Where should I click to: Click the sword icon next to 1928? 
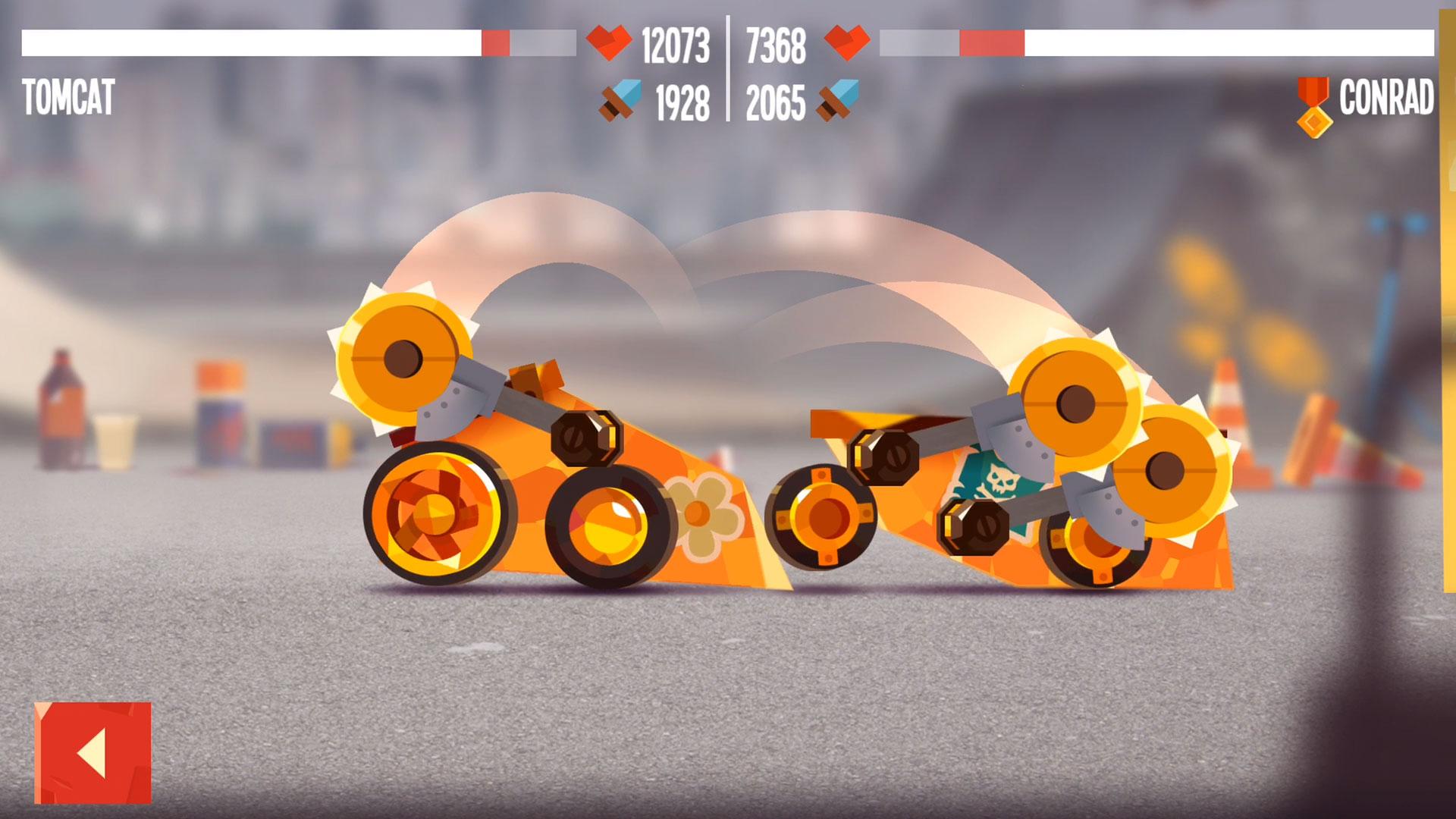(616, 100)
